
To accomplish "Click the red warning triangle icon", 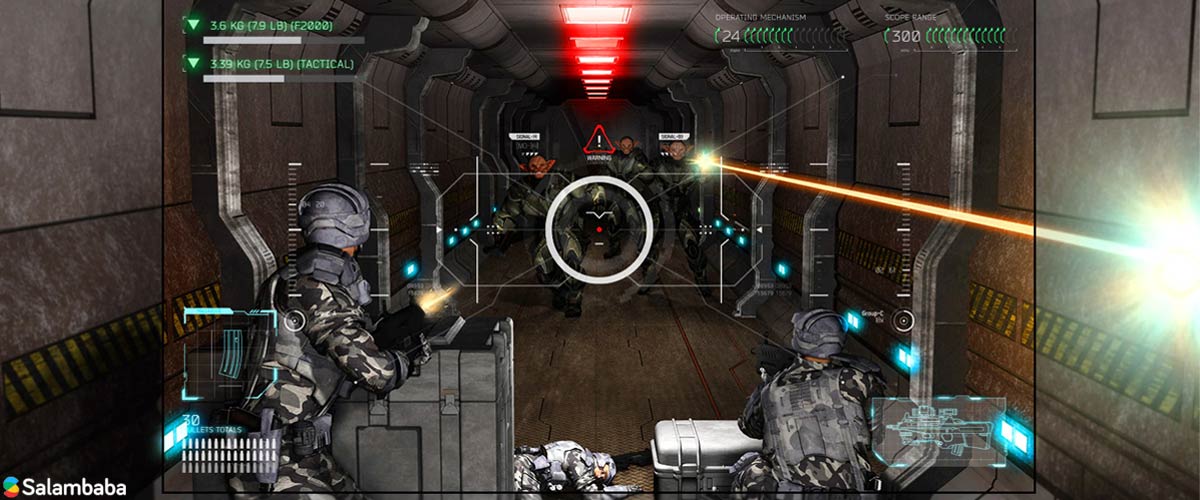I will coord(598,140).
